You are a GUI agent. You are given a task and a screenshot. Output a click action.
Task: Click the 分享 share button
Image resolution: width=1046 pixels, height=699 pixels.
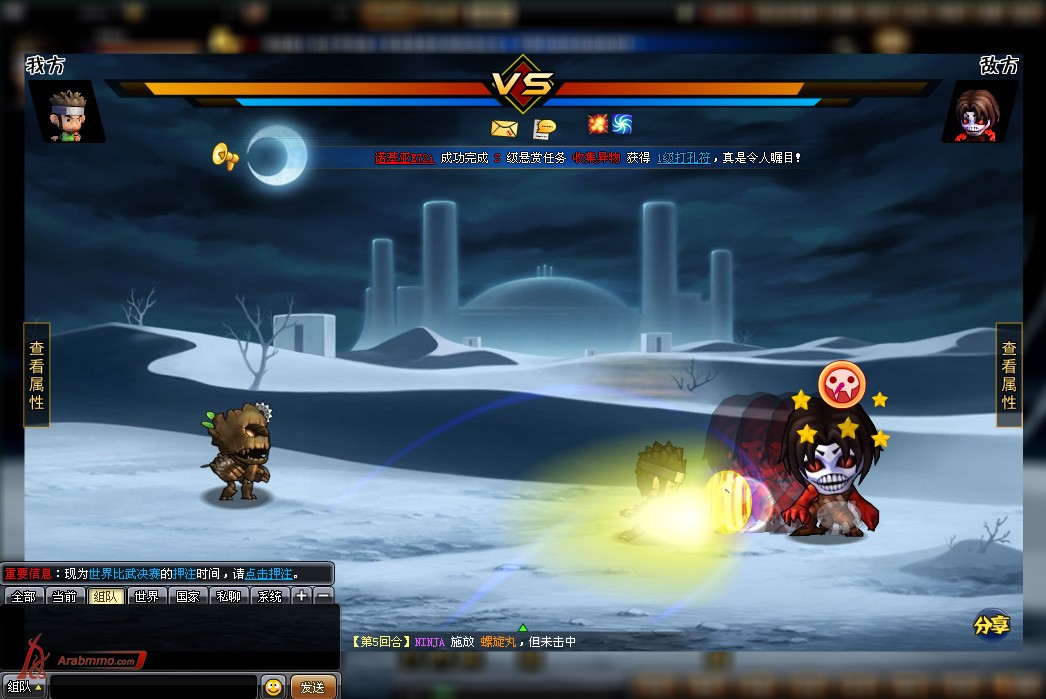[991, 625]
